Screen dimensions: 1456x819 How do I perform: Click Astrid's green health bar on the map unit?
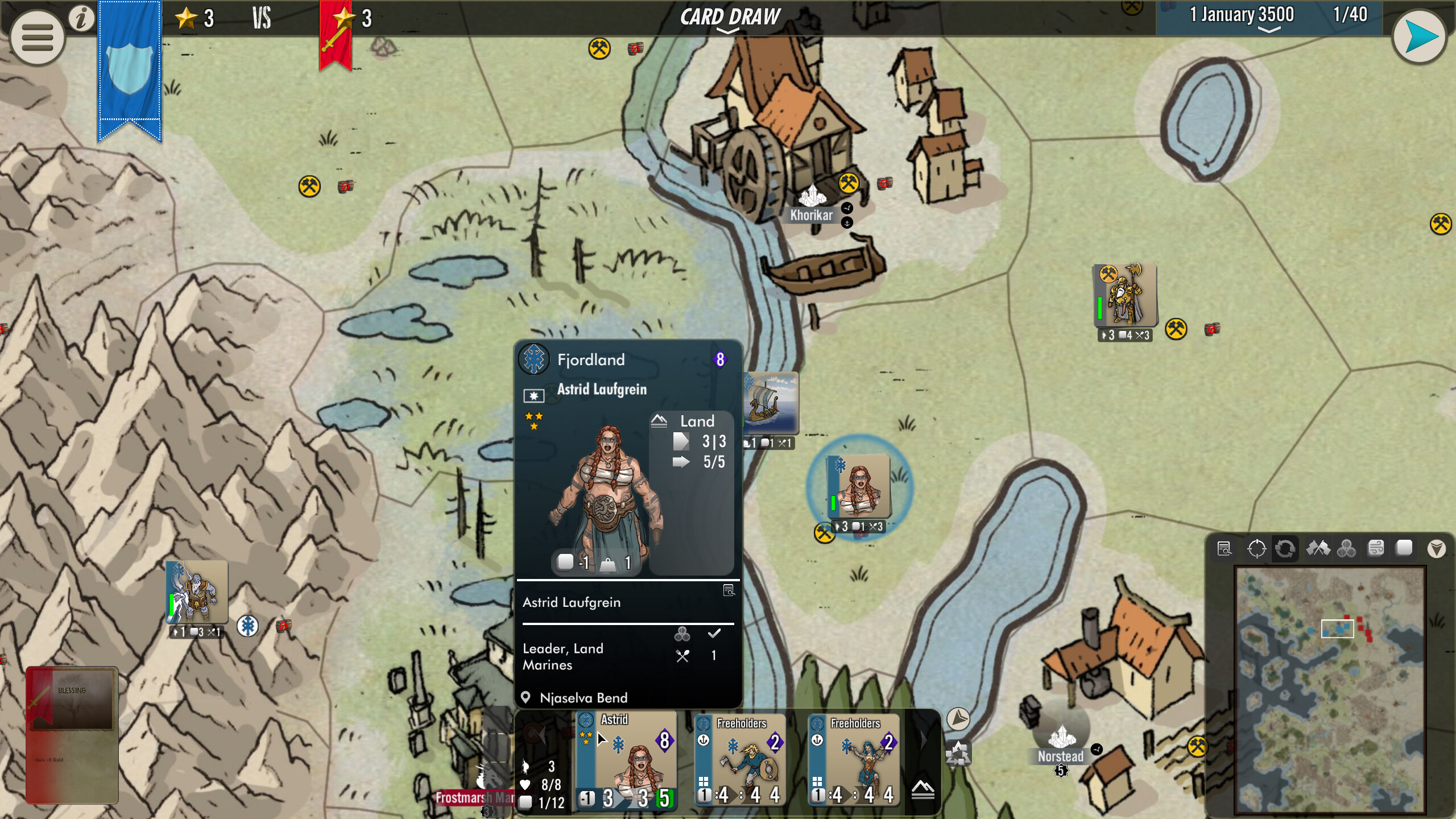coord(832,502)
